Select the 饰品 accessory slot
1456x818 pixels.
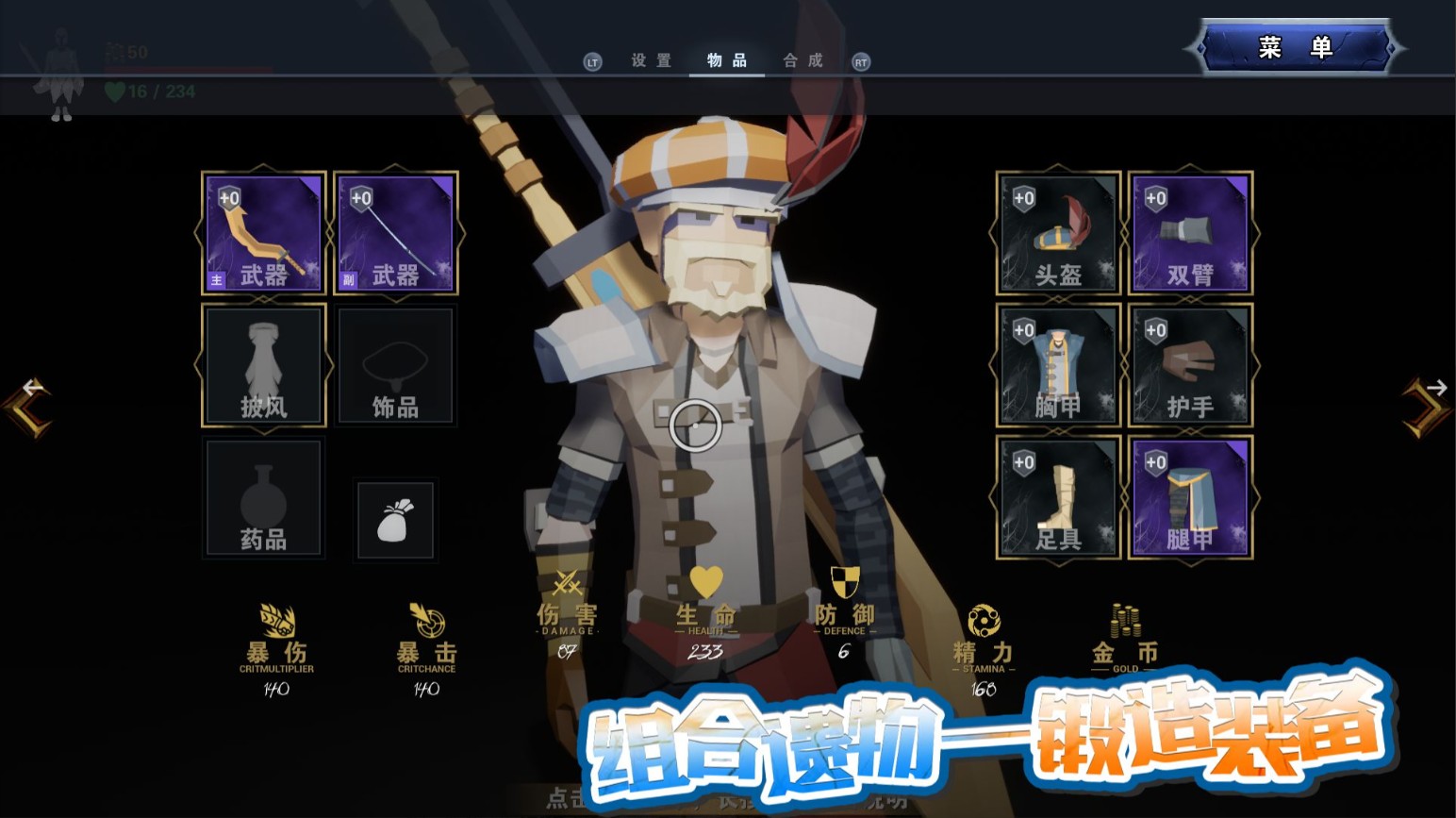(x=395, y=365)
